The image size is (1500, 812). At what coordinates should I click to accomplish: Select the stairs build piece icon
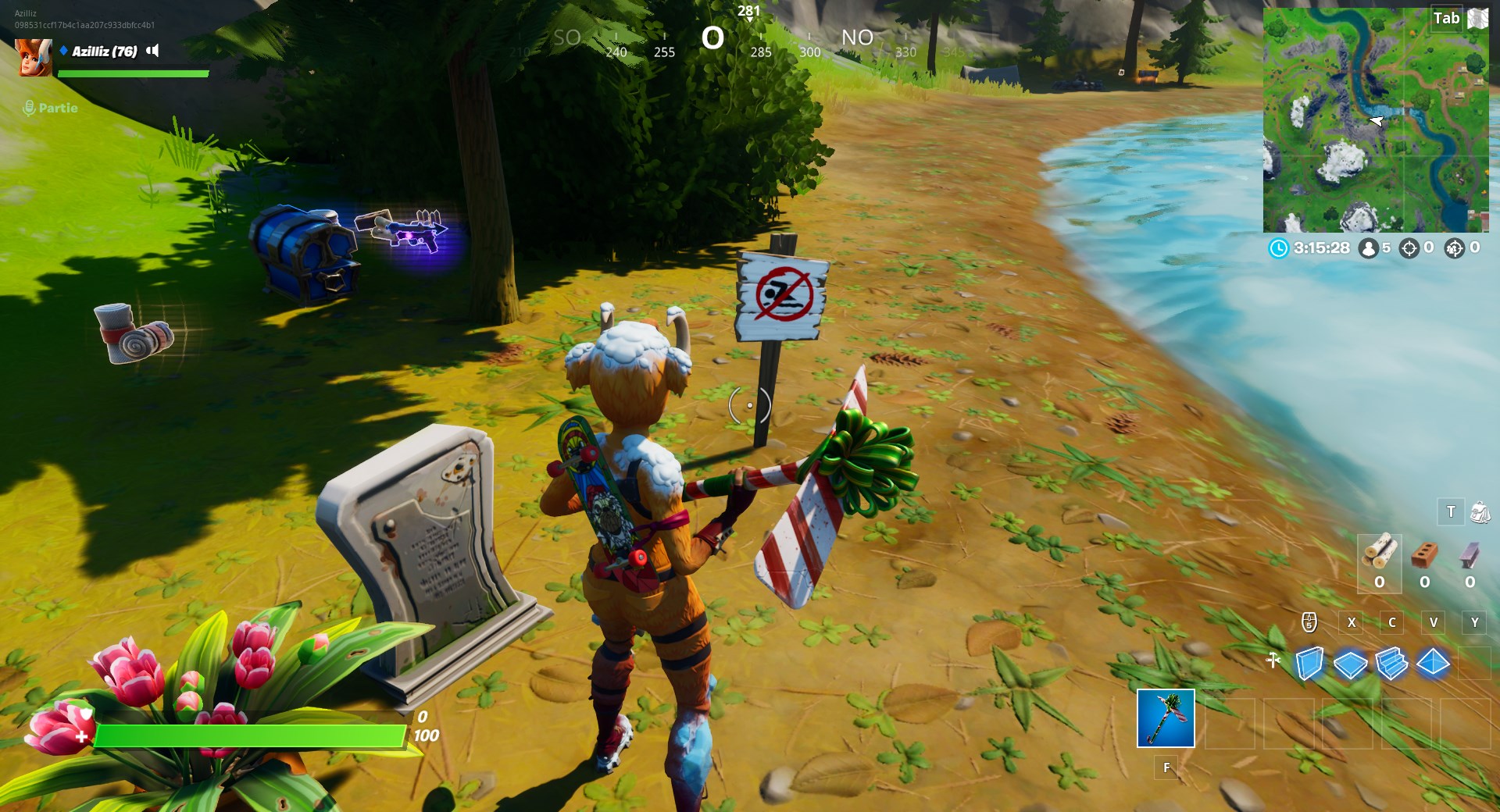(x=1391, y=663)
